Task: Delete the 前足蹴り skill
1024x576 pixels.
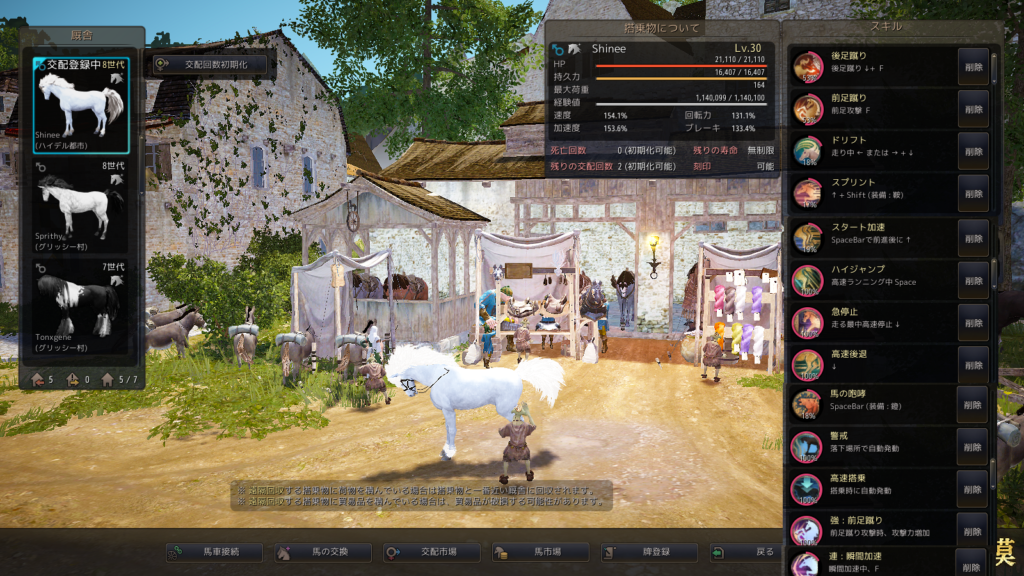Action: pyautogui.click(x=972, y=108)
